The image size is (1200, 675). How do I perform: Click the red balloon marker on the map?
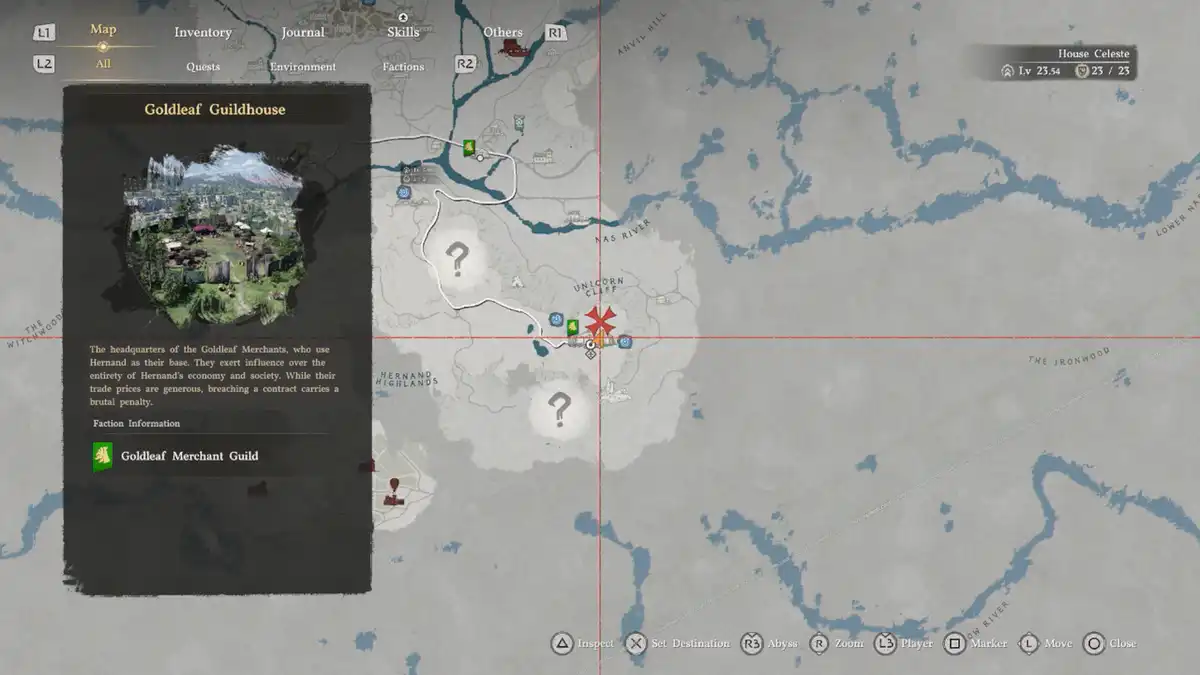(x=394, y=486)
